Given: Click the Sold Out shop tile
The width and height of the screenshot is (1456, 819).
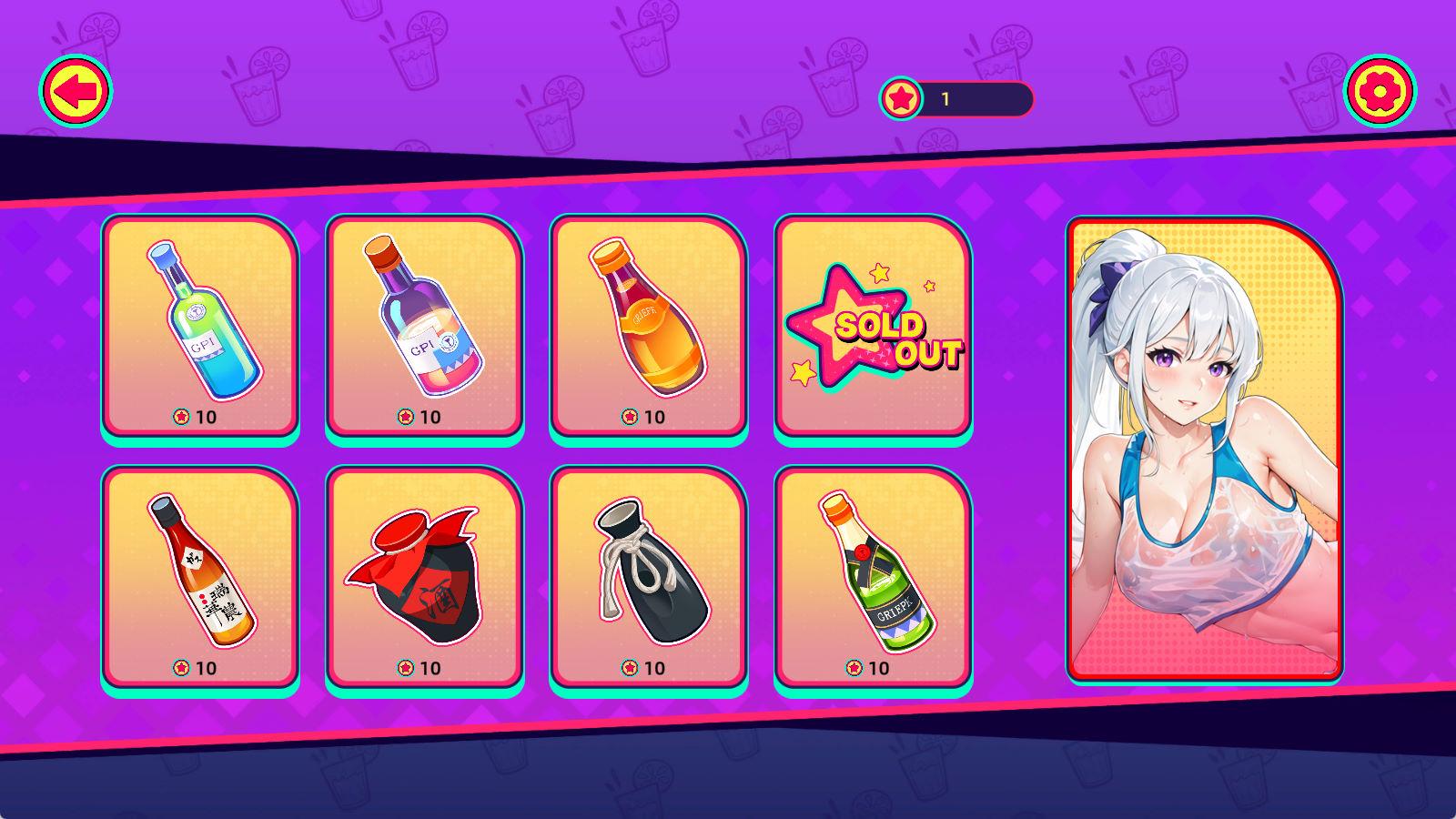Looking at the screenshot, I should pyautogui.click(x=873, y=327).
